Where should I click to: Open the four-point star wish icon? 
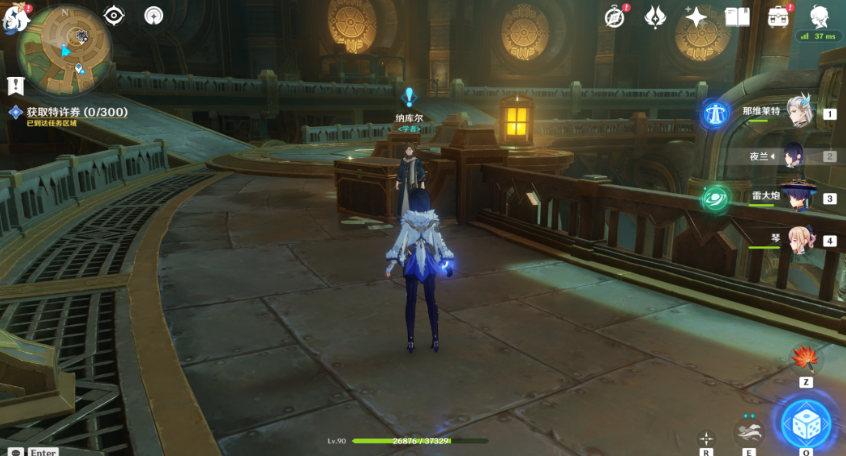coord(696,16)
